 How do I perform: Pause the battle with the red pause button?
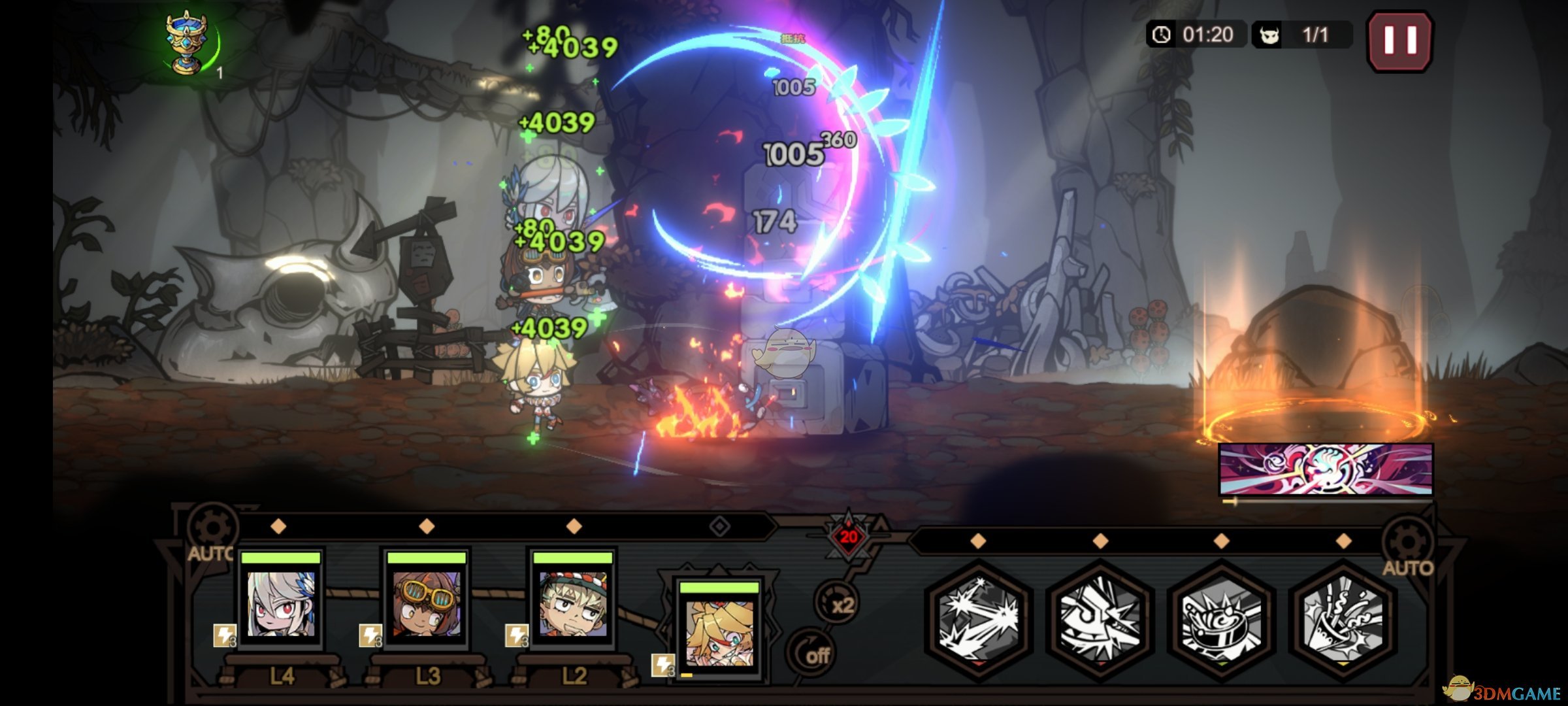pos(1399,41)
